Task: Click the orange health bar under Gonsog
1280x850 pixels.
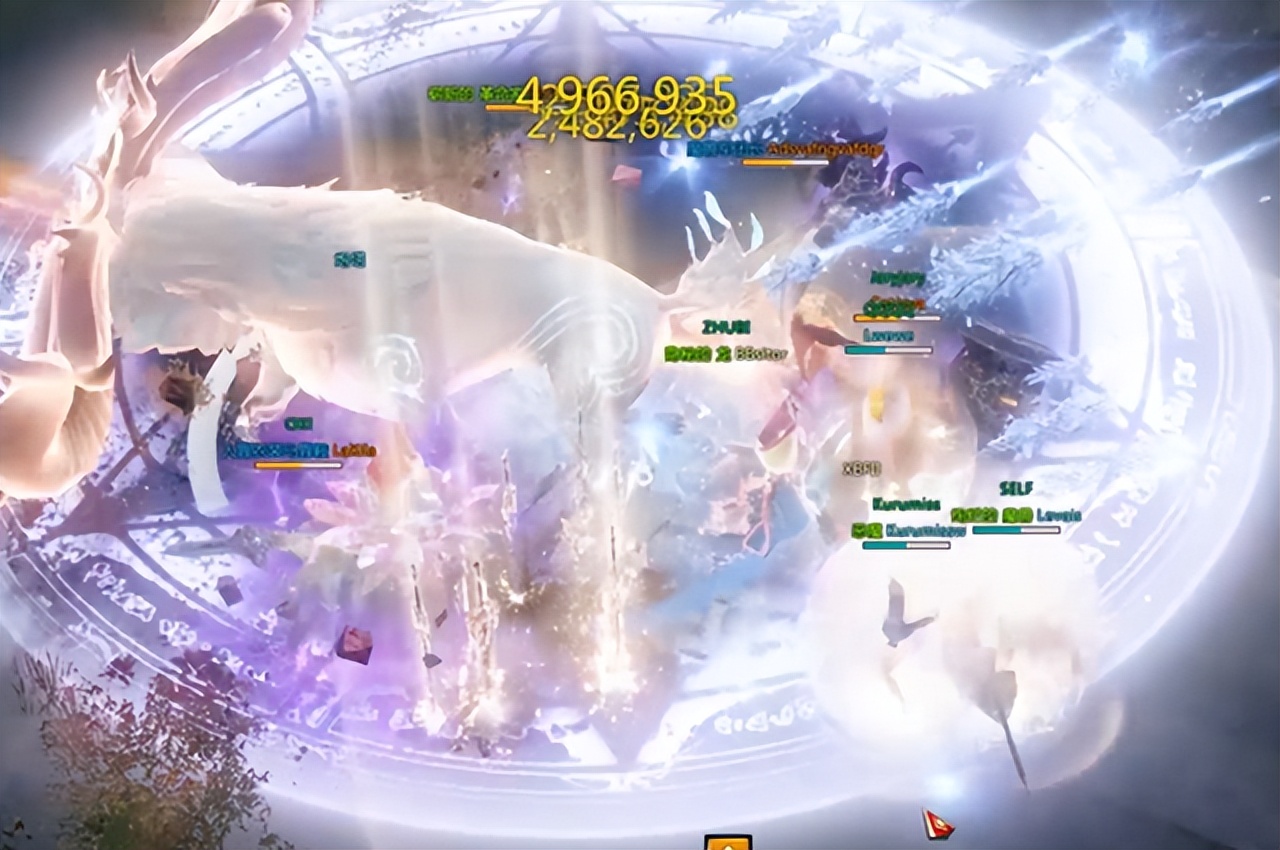Action: point(897,317)
